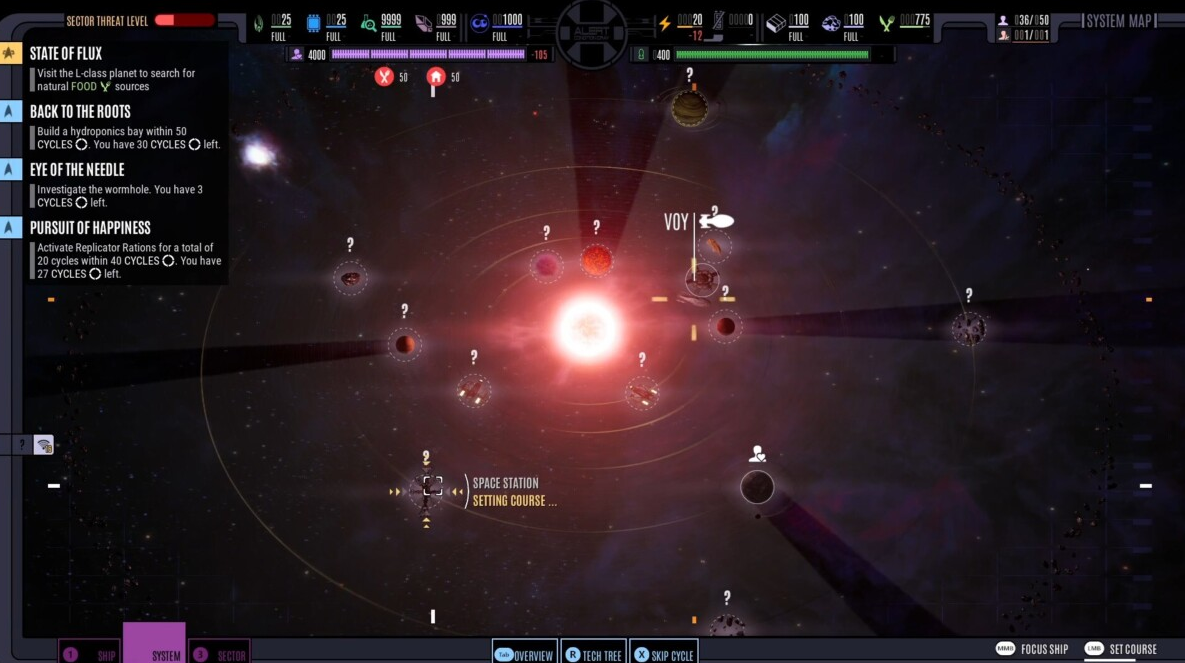The height and width of the screenshot is (663, 1185).
Task: Click the red house icon
Action: click(x=436, y=76)
